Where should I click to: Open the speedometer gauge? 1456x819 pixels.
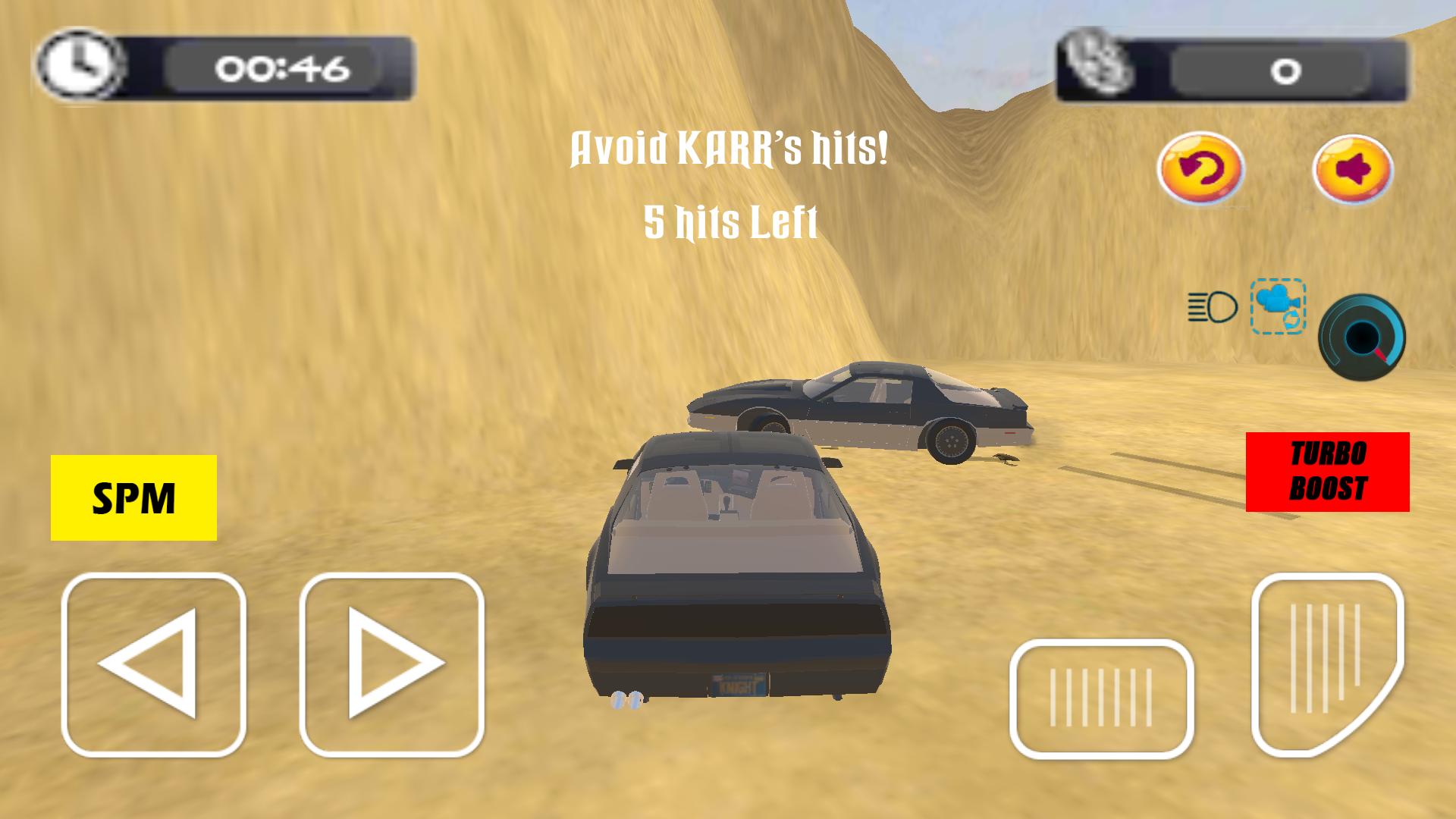[1363, 337]
